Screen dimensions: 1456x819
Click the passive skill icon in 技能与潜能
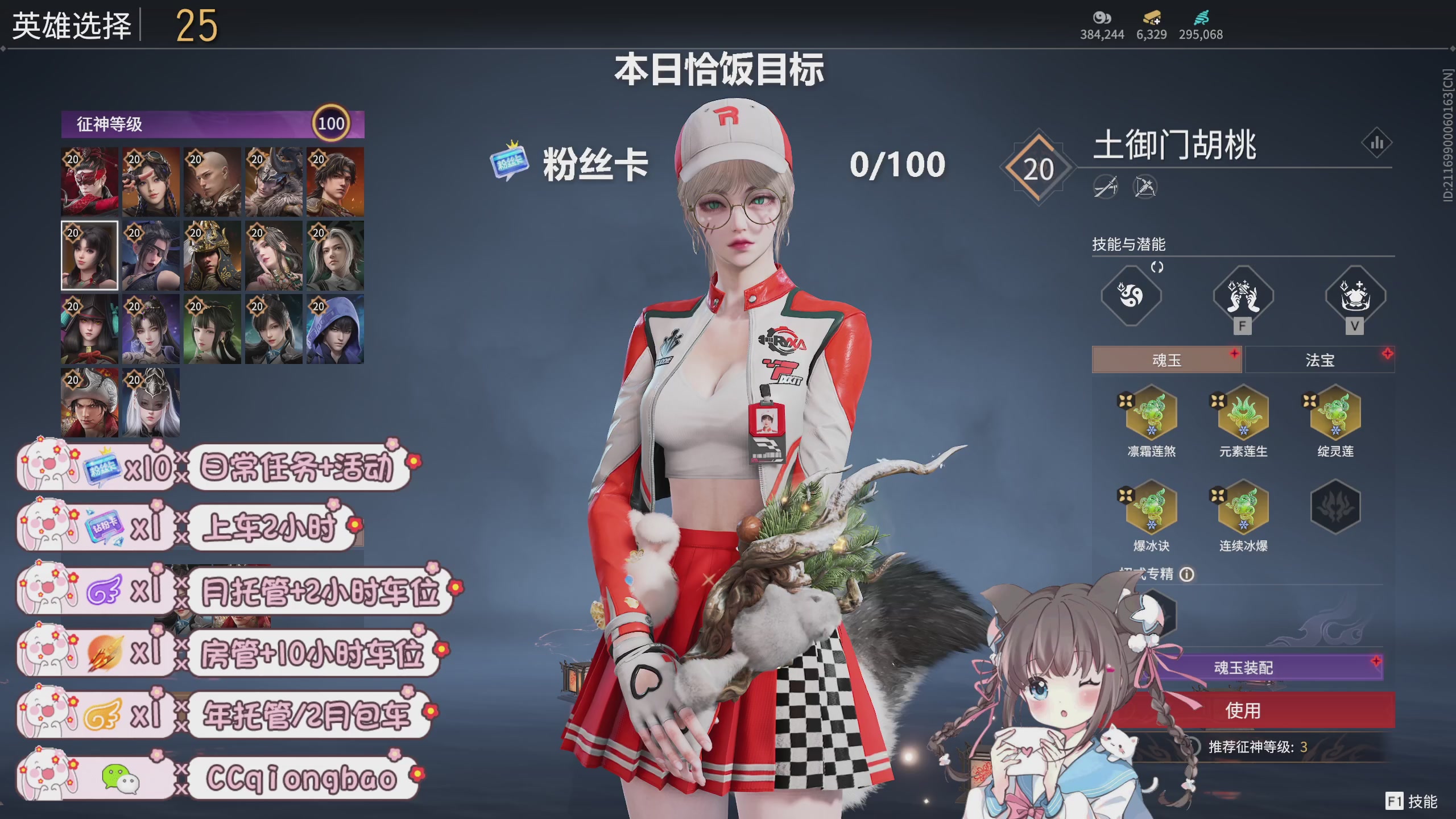[x=1131, y=297]
